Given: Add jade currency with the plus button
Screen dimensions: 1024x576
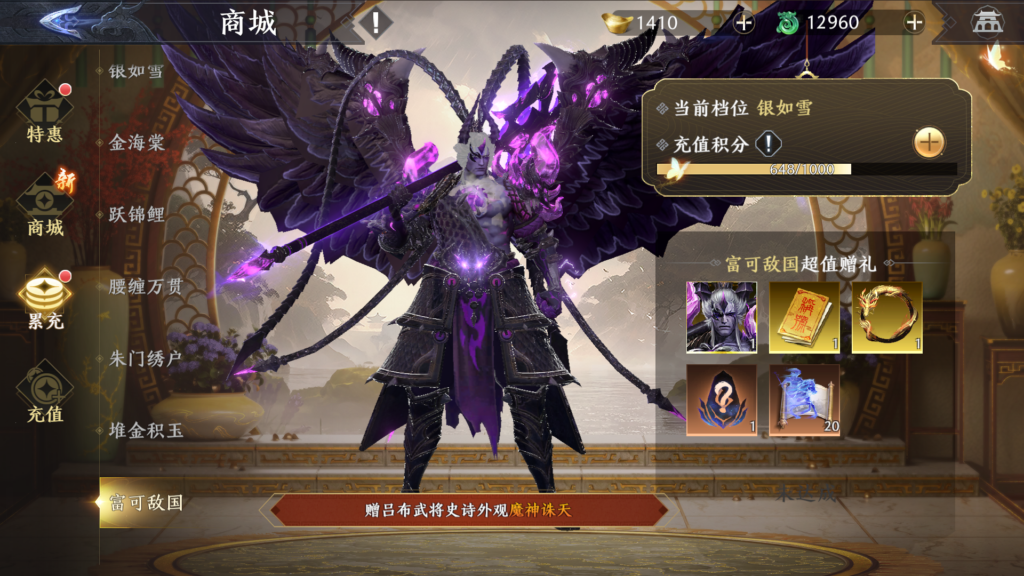Looking at the screenshot, I should click(914, 23).
